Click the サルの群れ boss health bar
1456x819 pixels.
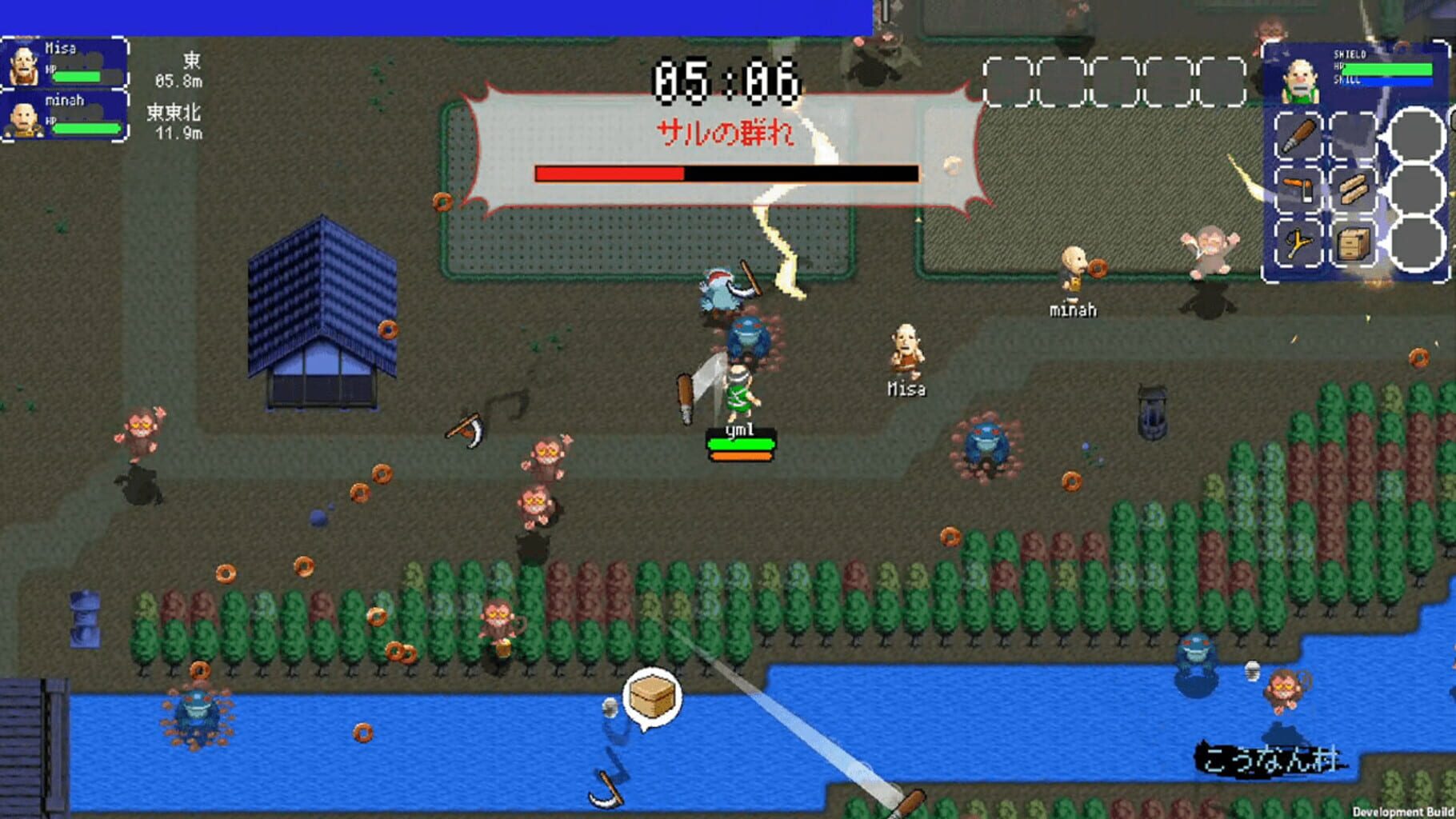point(724,173)
